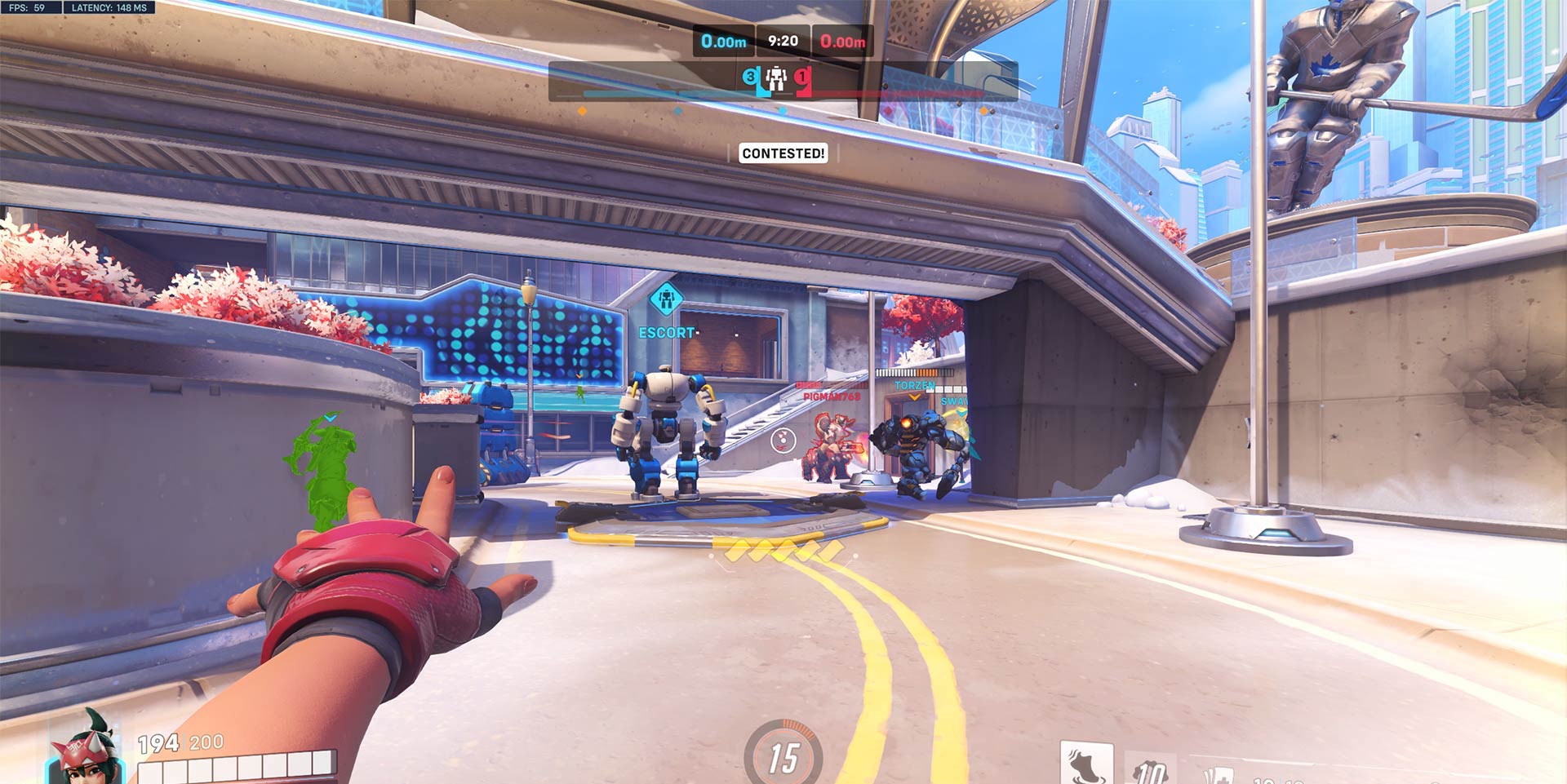Activate the Swift Step foot ability icon
1567x784 pixels.
pos(1086,764)
